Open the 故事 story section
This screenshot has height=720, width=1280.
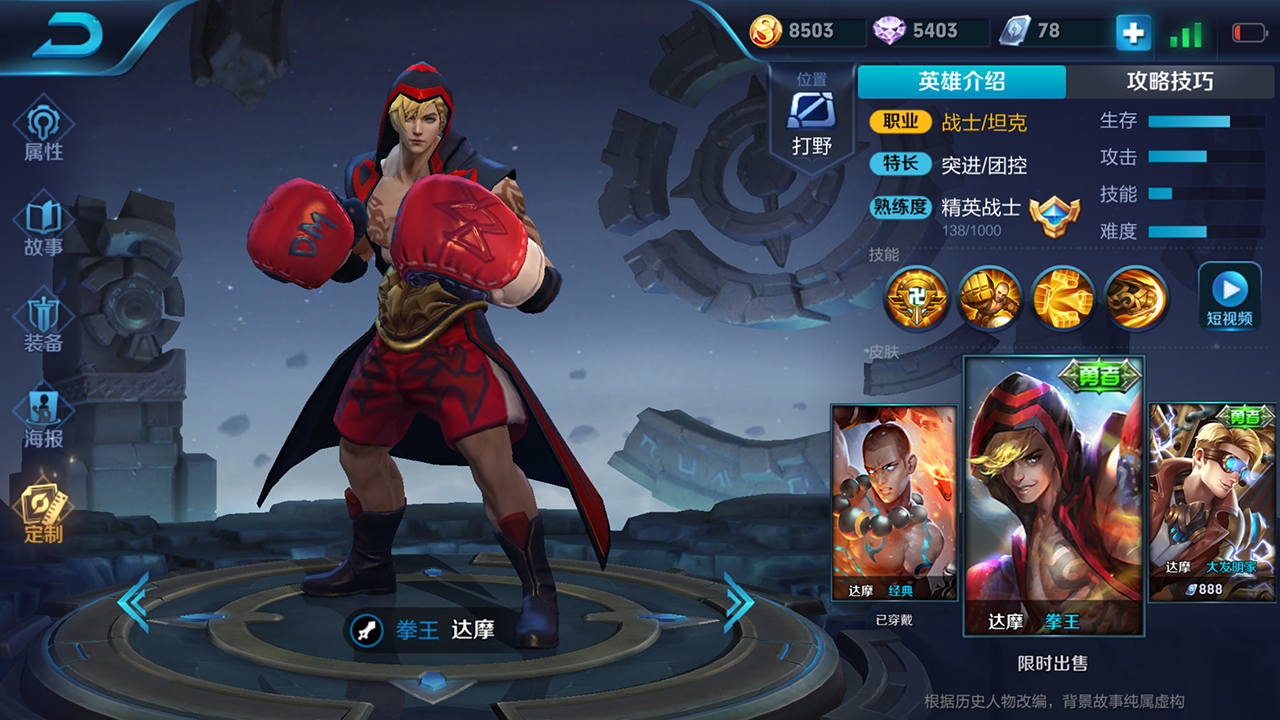tap(44, 227)
